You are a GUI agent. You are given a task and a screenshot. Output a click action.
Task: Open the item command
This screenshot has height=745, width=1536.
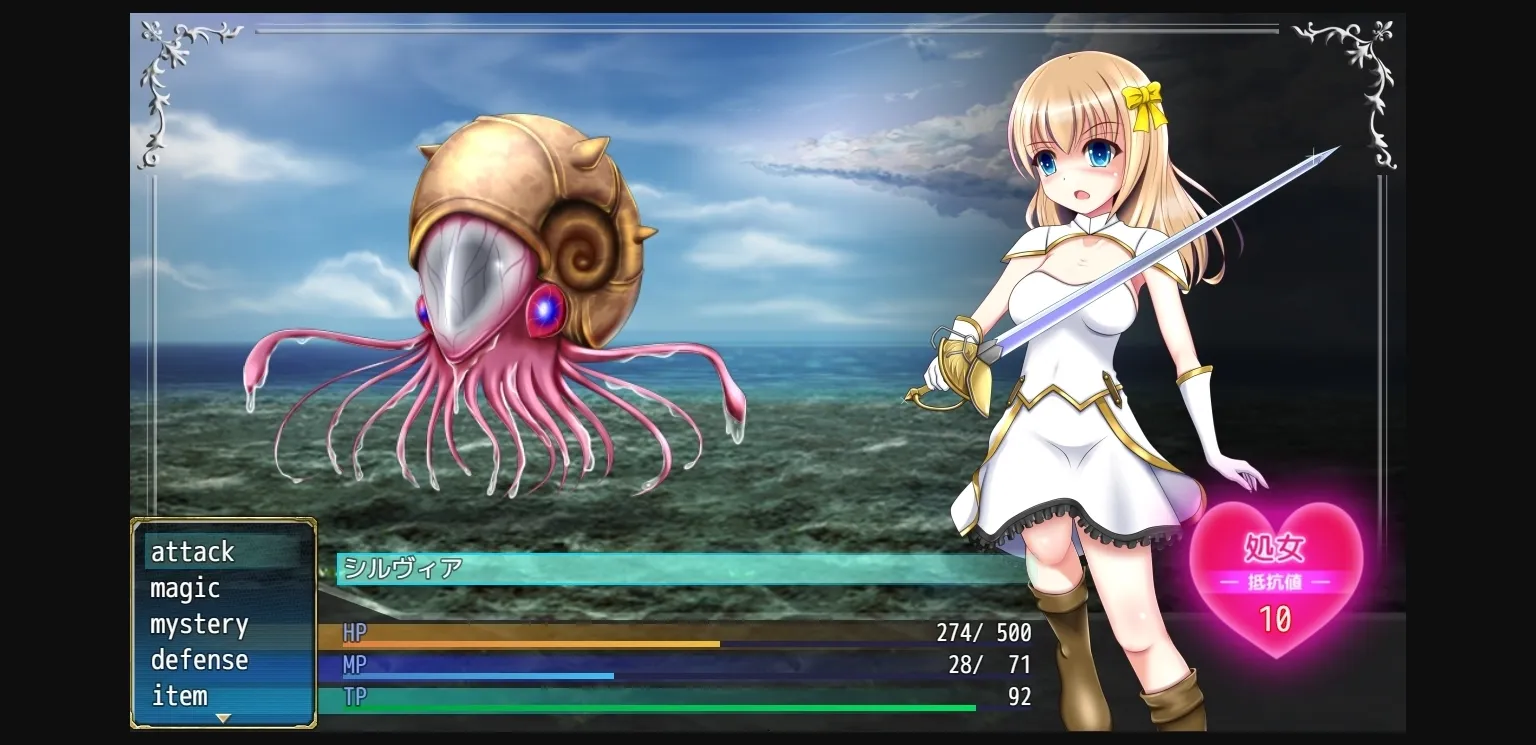(x=179, y=696)
